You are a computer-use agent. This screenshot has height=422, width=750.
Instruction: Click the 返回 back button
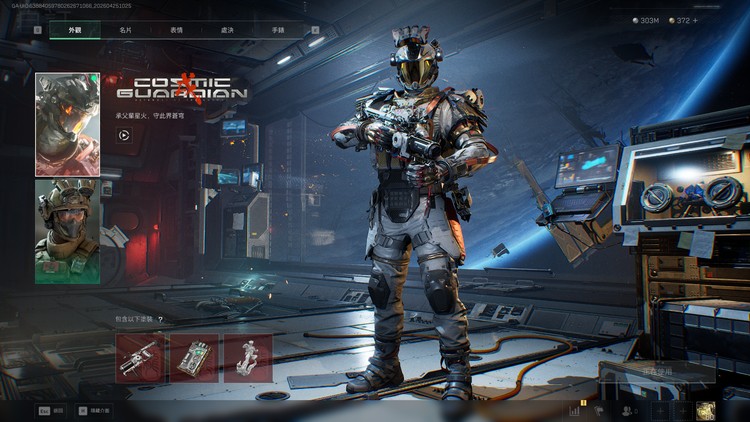click(x=51, y=410)
